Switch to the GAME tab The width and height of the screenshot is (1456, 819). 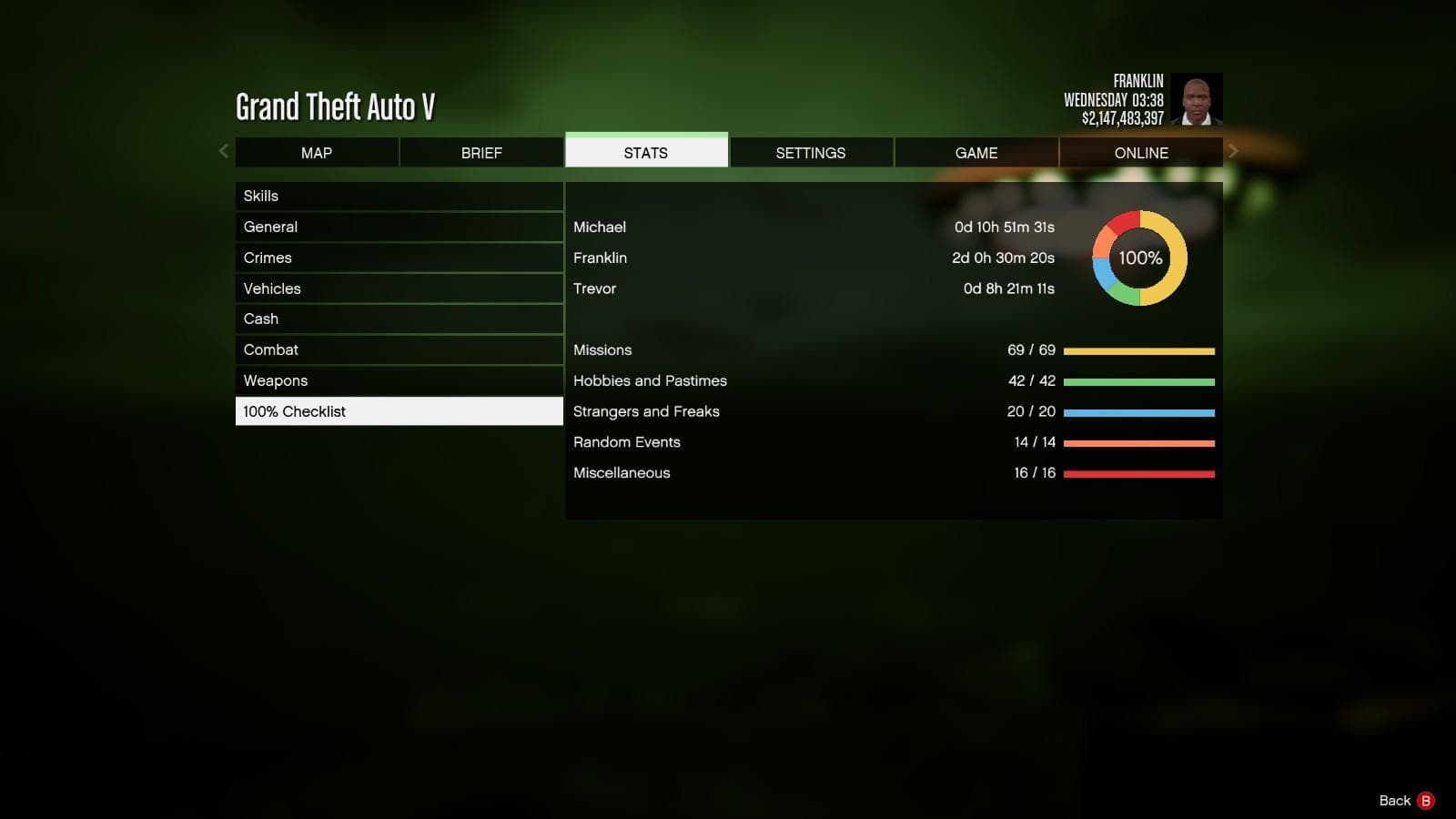(976, 152)
